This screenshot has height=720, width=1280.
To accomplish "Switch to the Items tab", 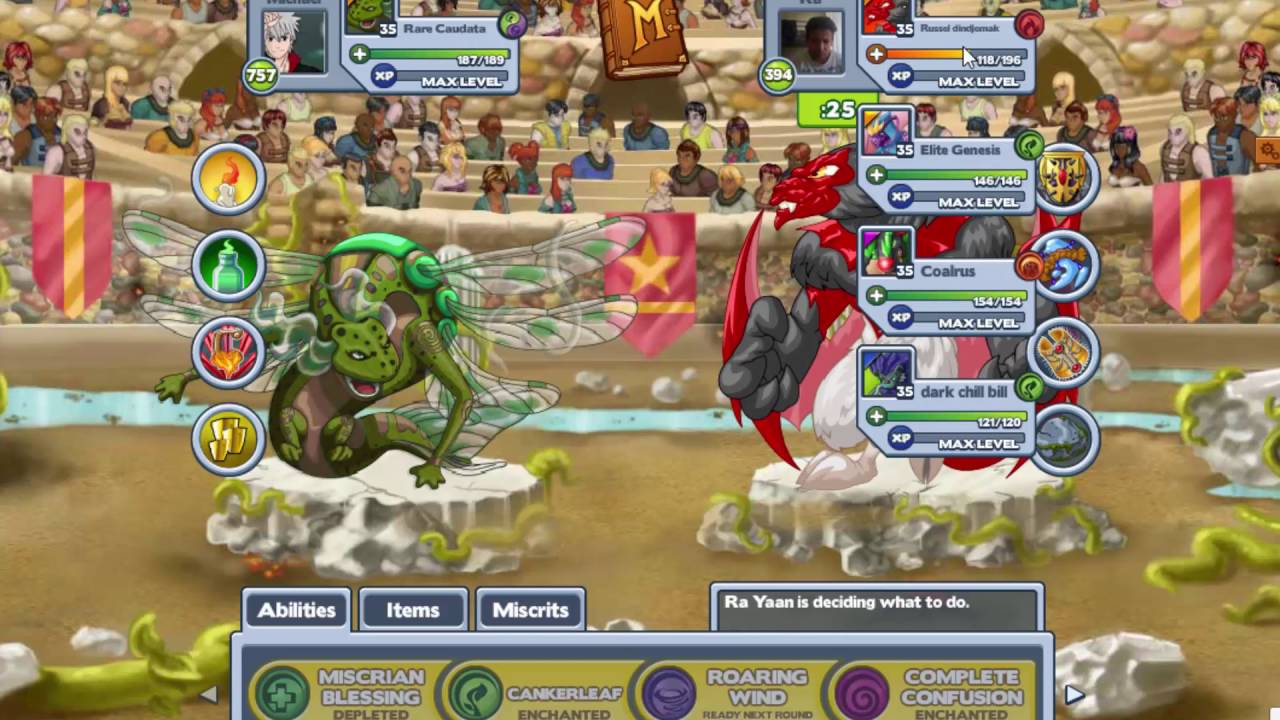I will pos(412,610).
